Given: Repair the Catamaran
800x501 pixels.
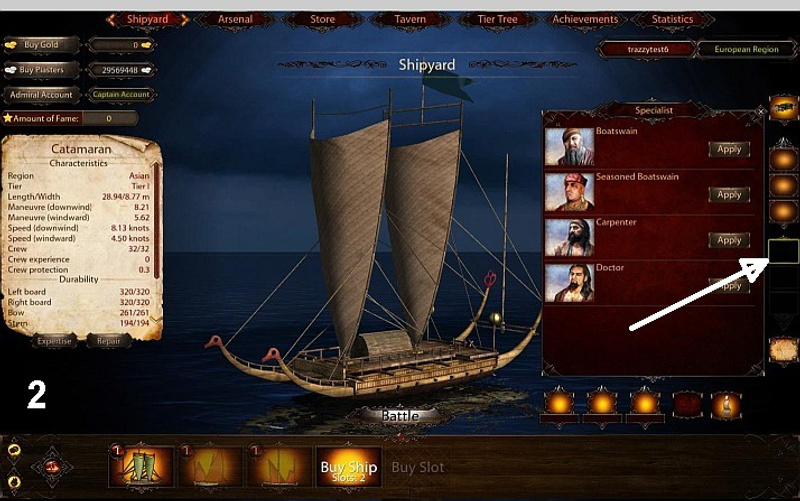Looking at the screenshot, I should (108, 341).
